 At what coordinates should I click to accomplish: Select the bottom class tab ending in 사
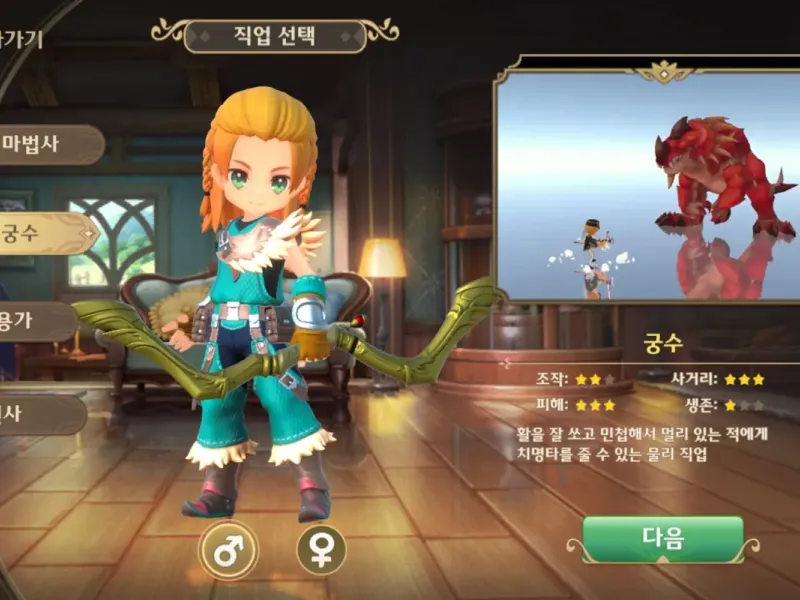(30, 413)
